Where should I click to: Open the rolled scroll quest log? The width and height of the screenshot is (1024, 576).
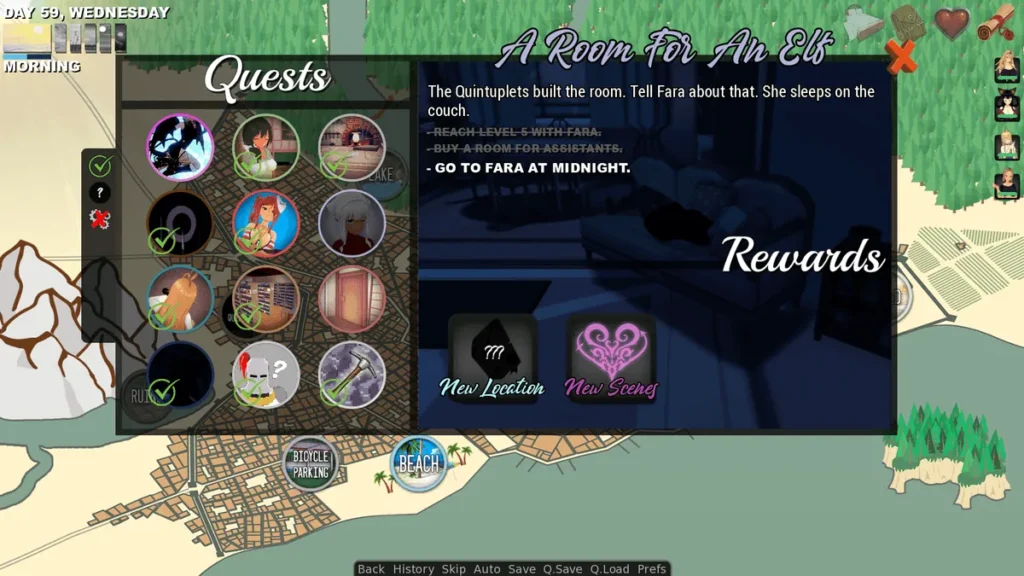[996, 23]
